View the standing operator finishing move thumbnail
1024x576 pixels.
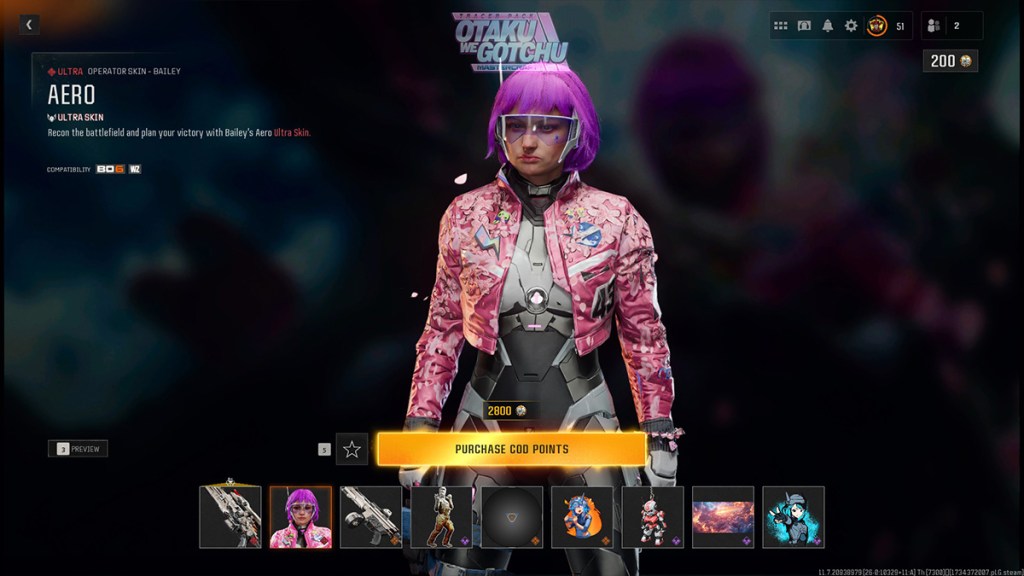coord(441,517)
